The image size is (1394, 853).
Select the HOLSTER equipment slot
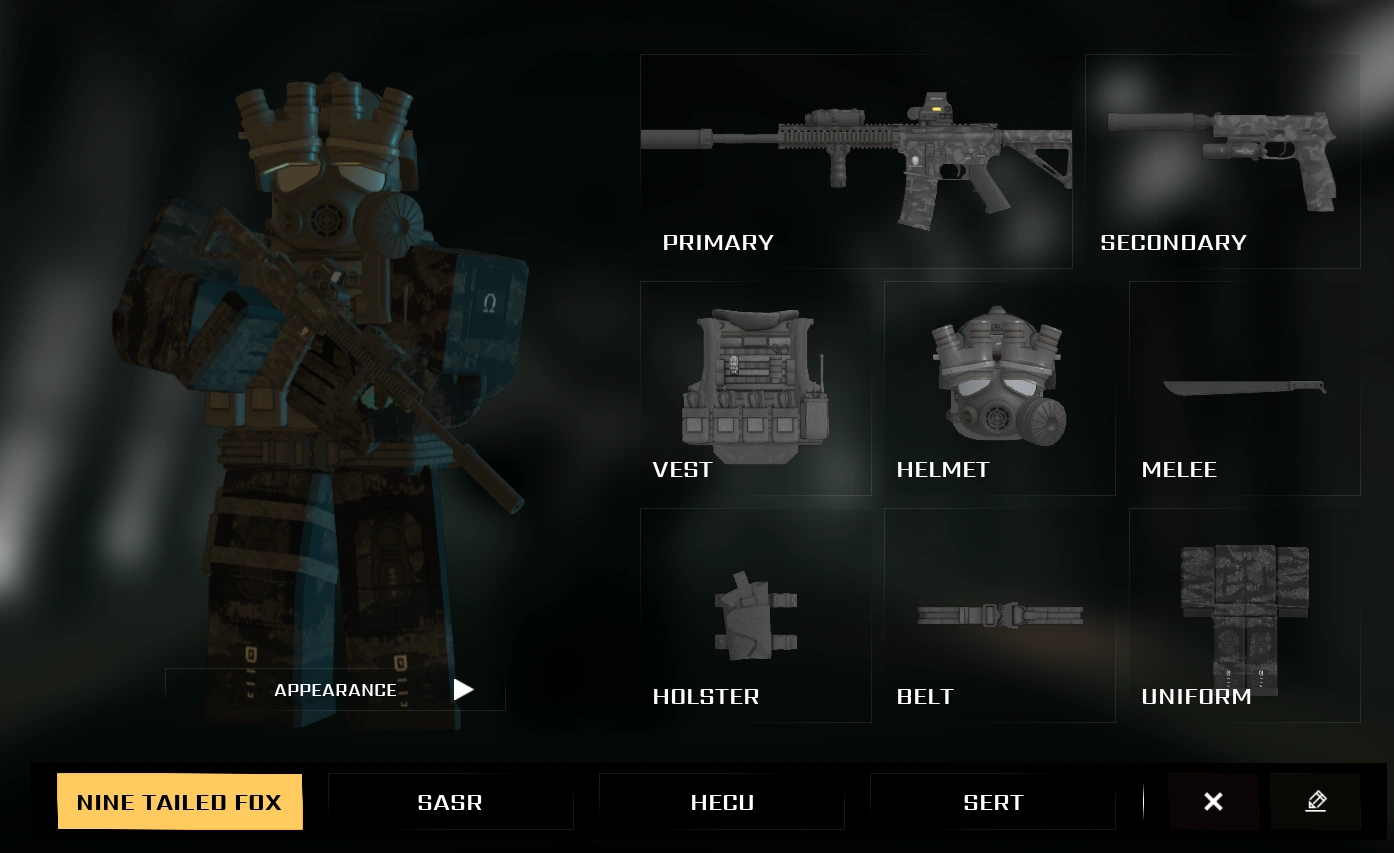[x=754, y=615]
